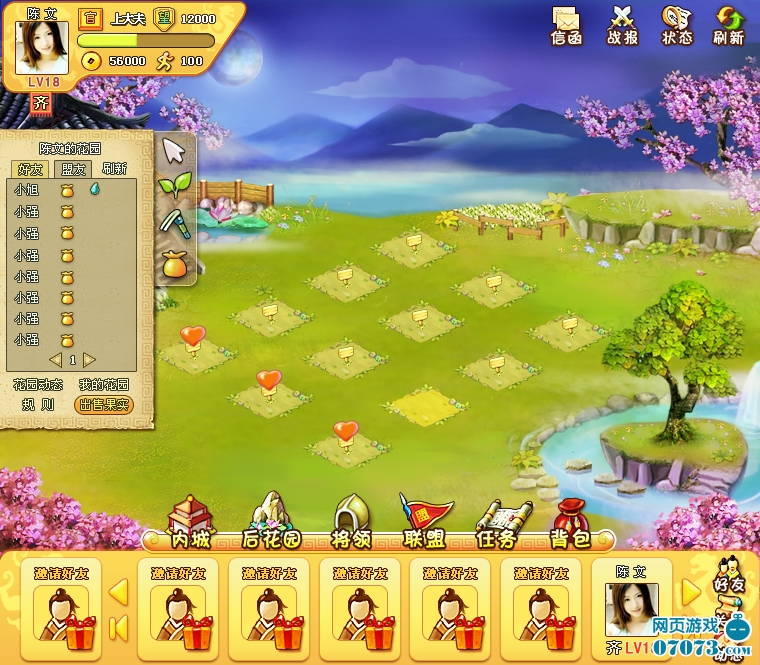Open 花园动态 garden activity feed

click(38, 384)
